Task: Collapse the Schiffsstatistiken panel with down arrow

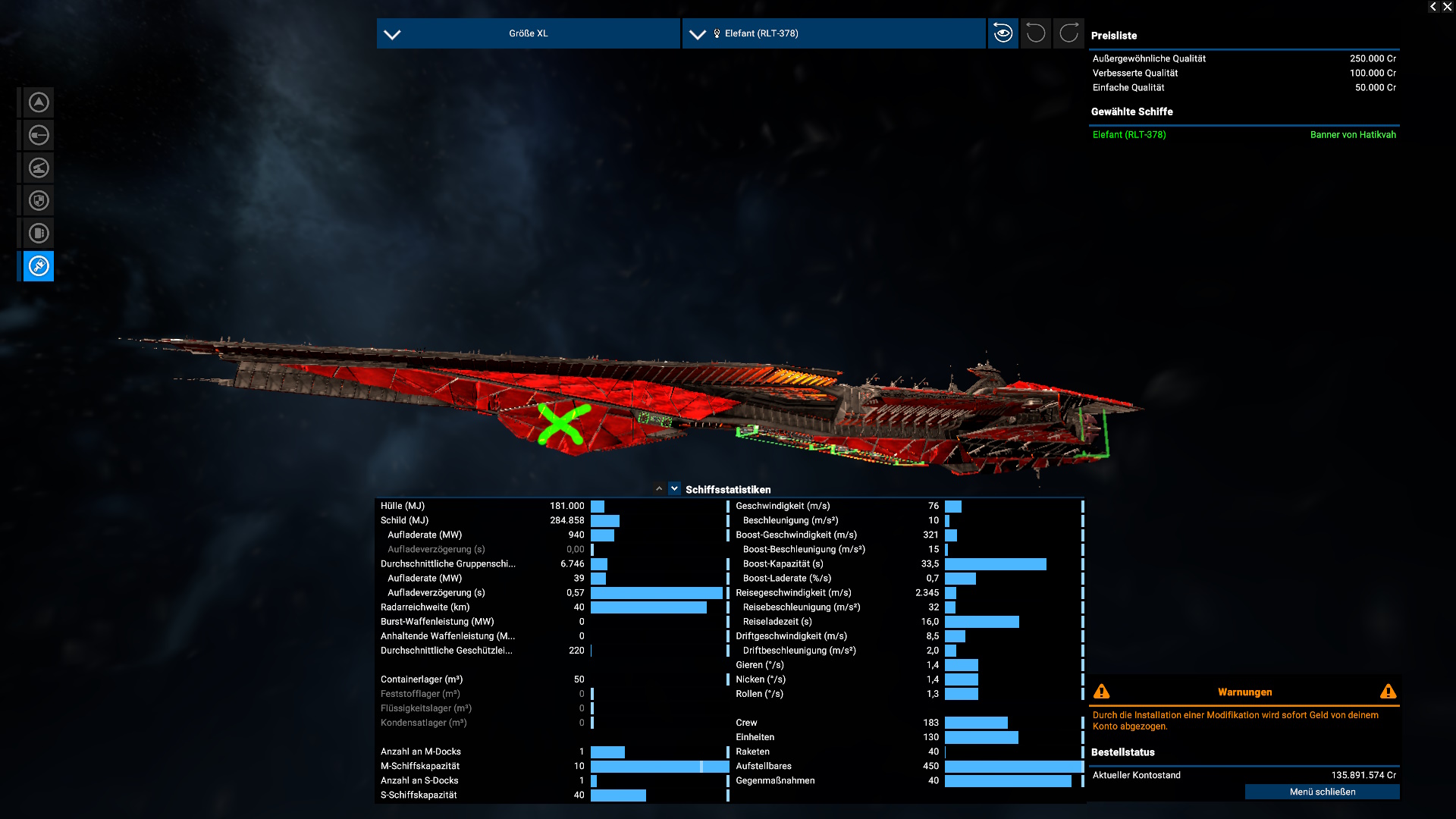Action: coord(674,489)
